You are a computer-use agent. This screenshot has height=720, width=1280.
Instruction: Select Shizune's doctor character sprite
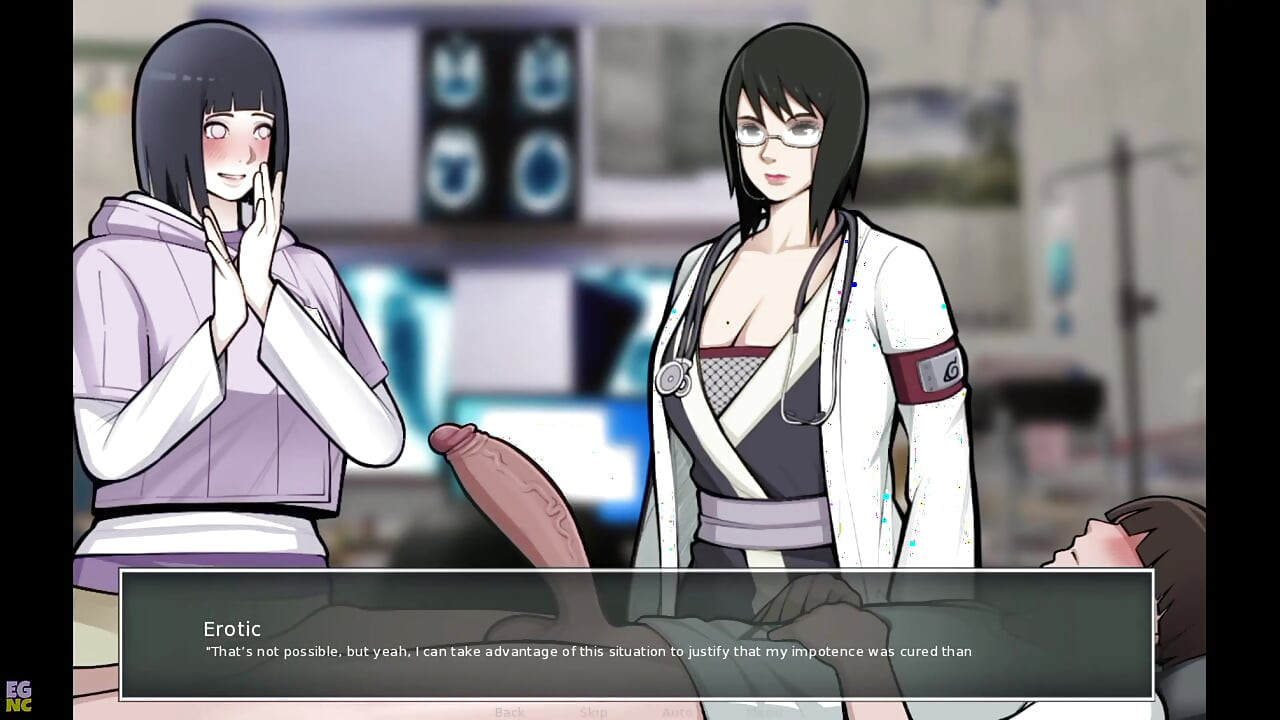(x=790, y=300)
